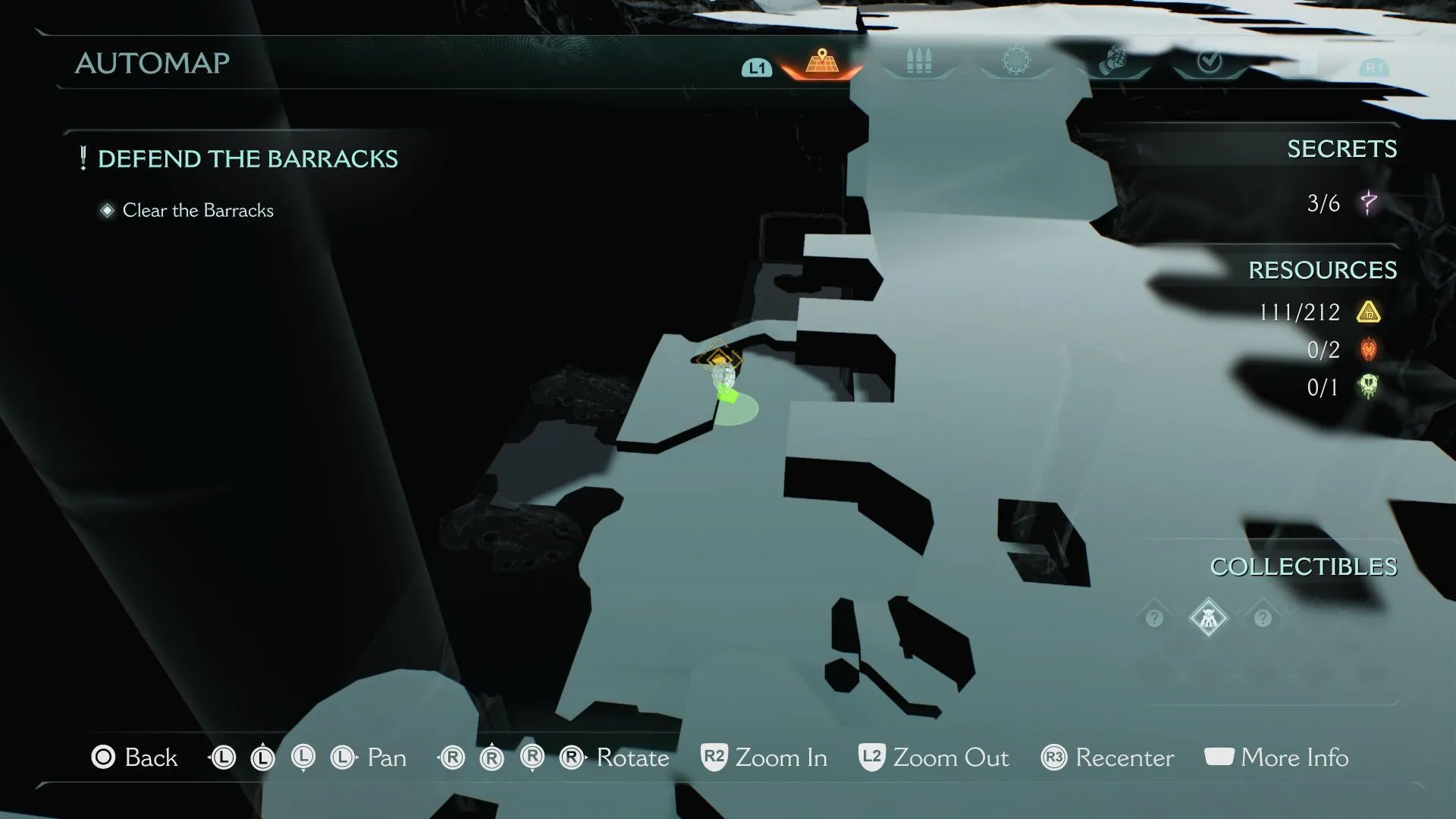The width and height of the screenshot is (1456, 819).
Task: Select the found demon toy collectible
Action: click(1208, 618)
